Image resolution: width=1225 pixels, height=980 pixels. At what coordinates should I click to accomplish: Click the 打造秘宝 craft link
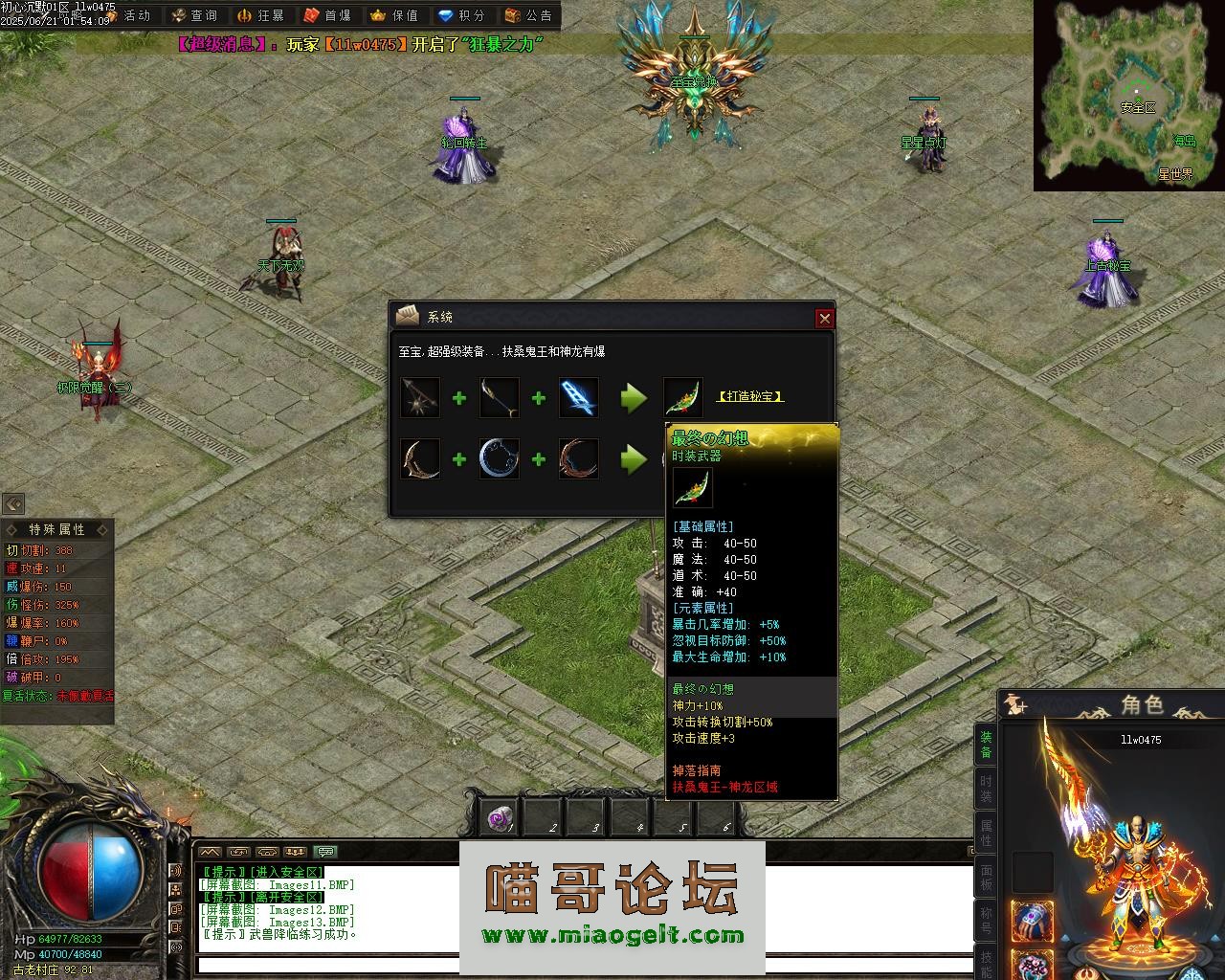(750, 396)
